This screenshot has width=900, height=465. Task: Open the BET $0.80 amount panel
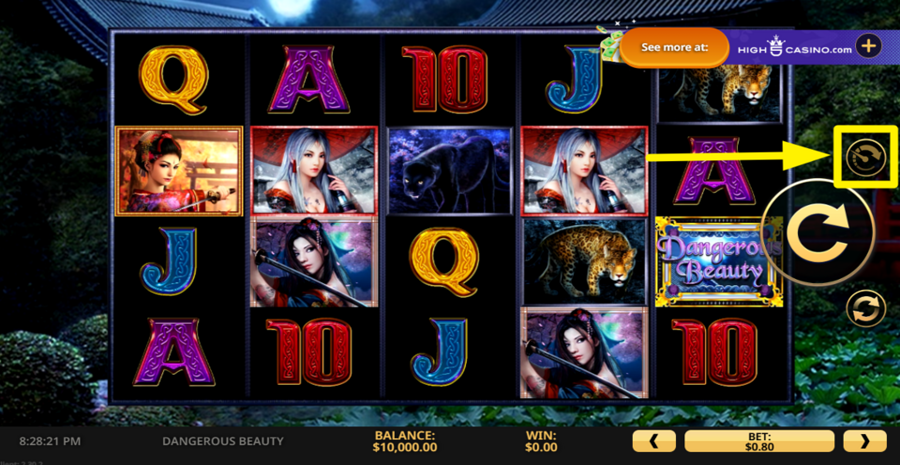pos(759,441)
